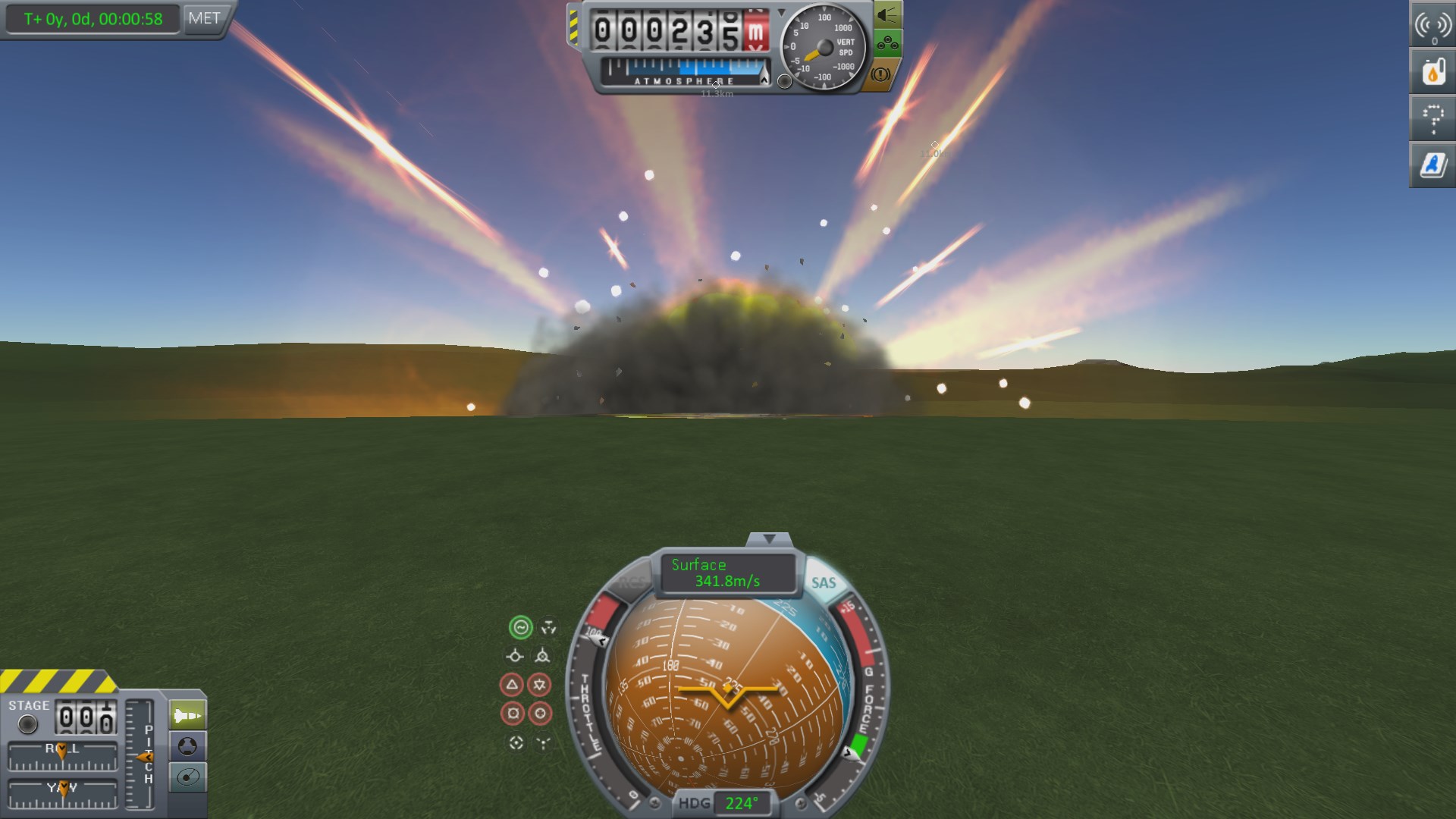Open the Contracts app with question mark icon
The width and height of the screenshot is (1456, 819).
pyautogui.click(x=1432, y=119)
